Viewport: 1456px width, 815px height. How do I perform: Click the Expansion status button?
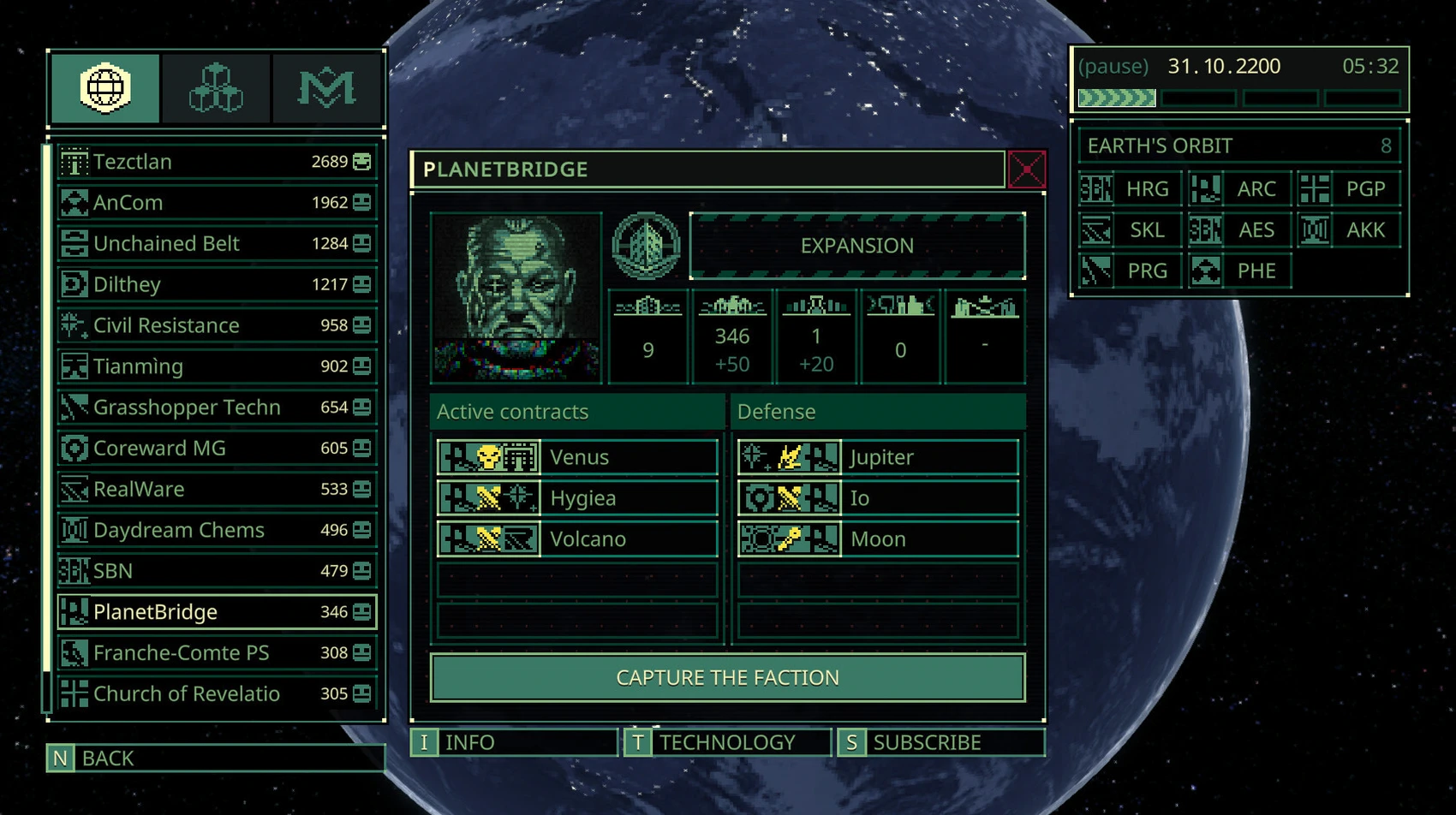(x=857, y=246)
